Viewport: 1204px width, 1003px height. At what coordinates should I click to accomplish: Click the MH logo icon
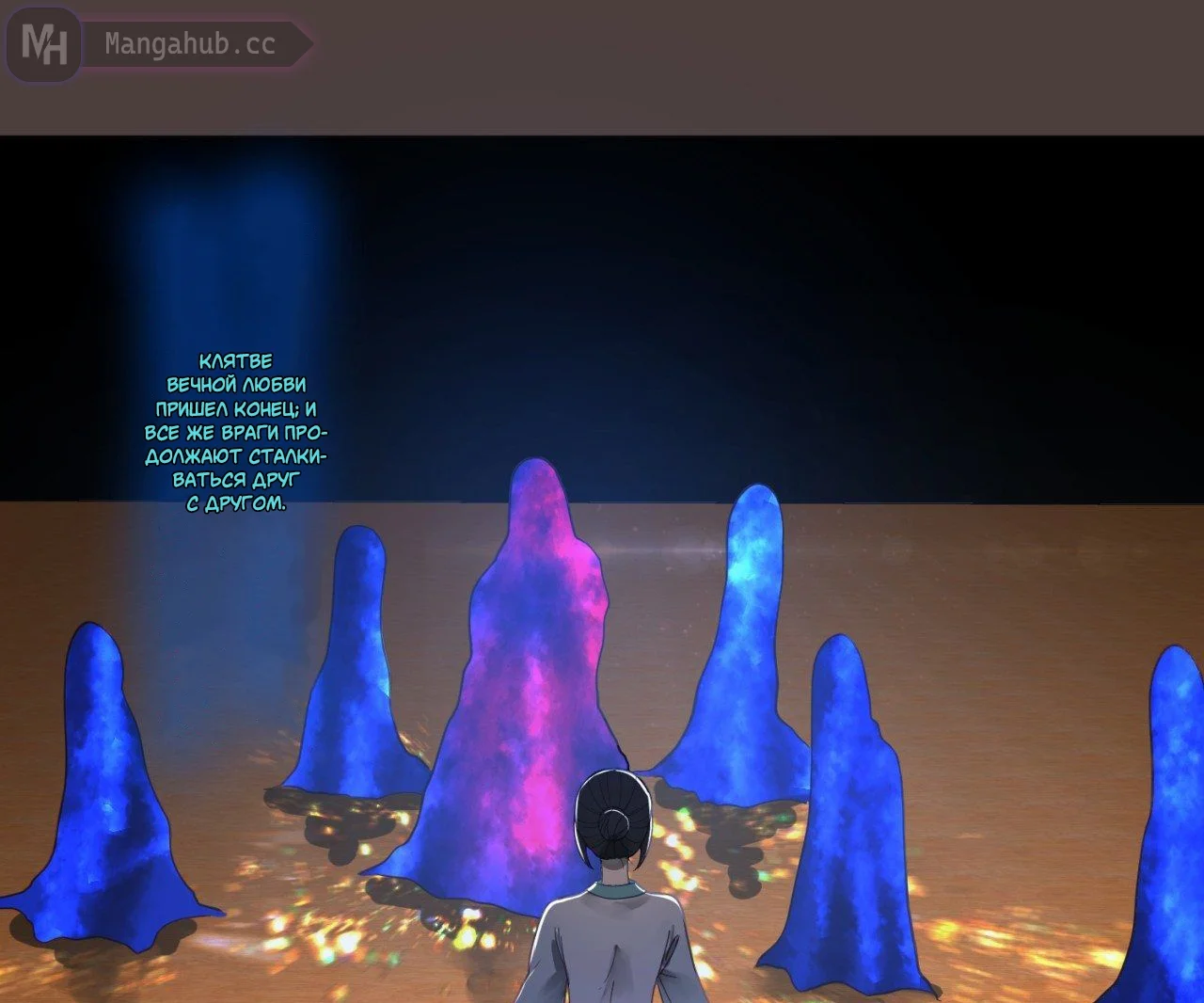tap(43, 44)
